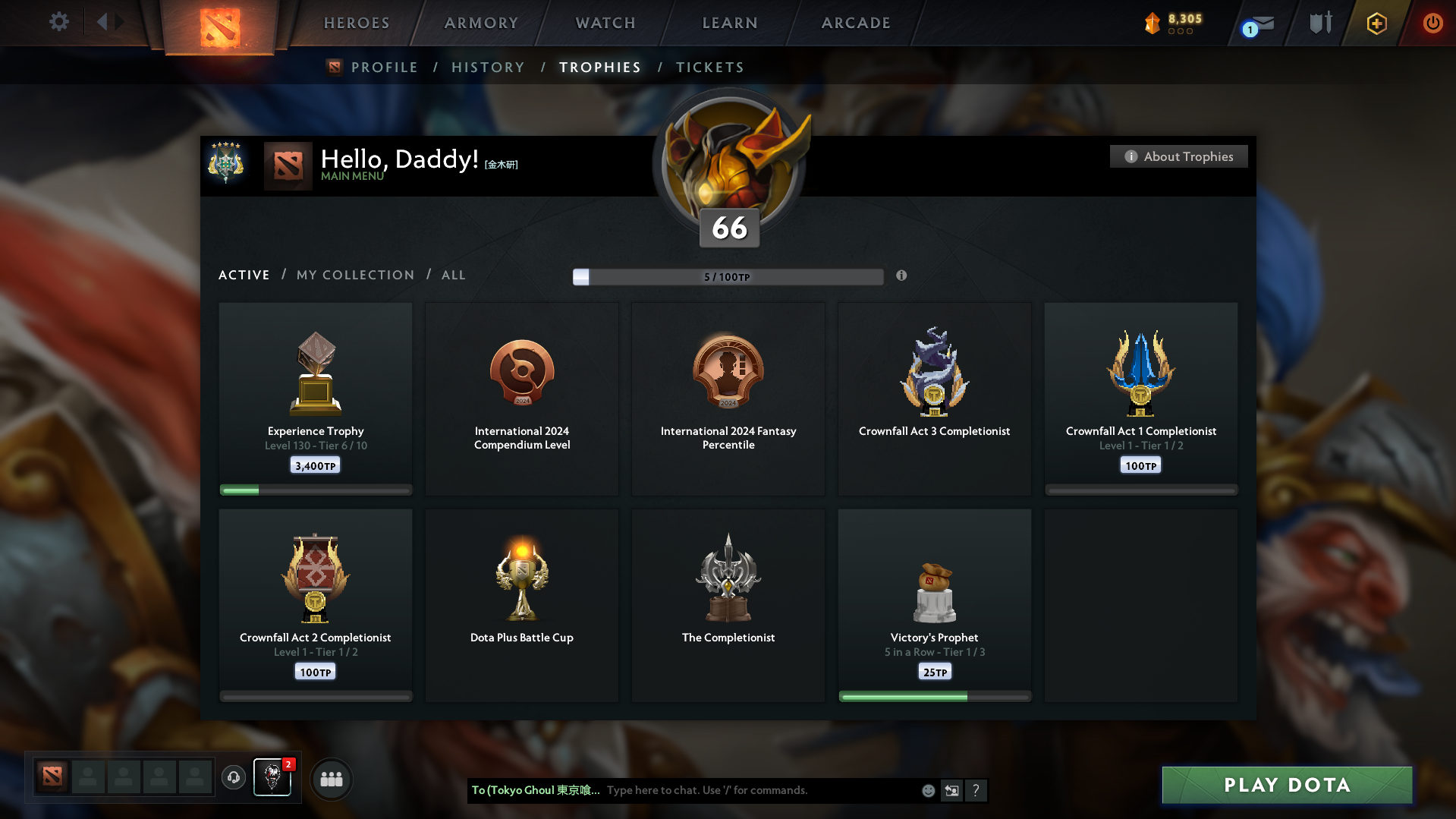Open the WATCH menu
This screenshot has height=819, width=1456.
click(605, 22)
